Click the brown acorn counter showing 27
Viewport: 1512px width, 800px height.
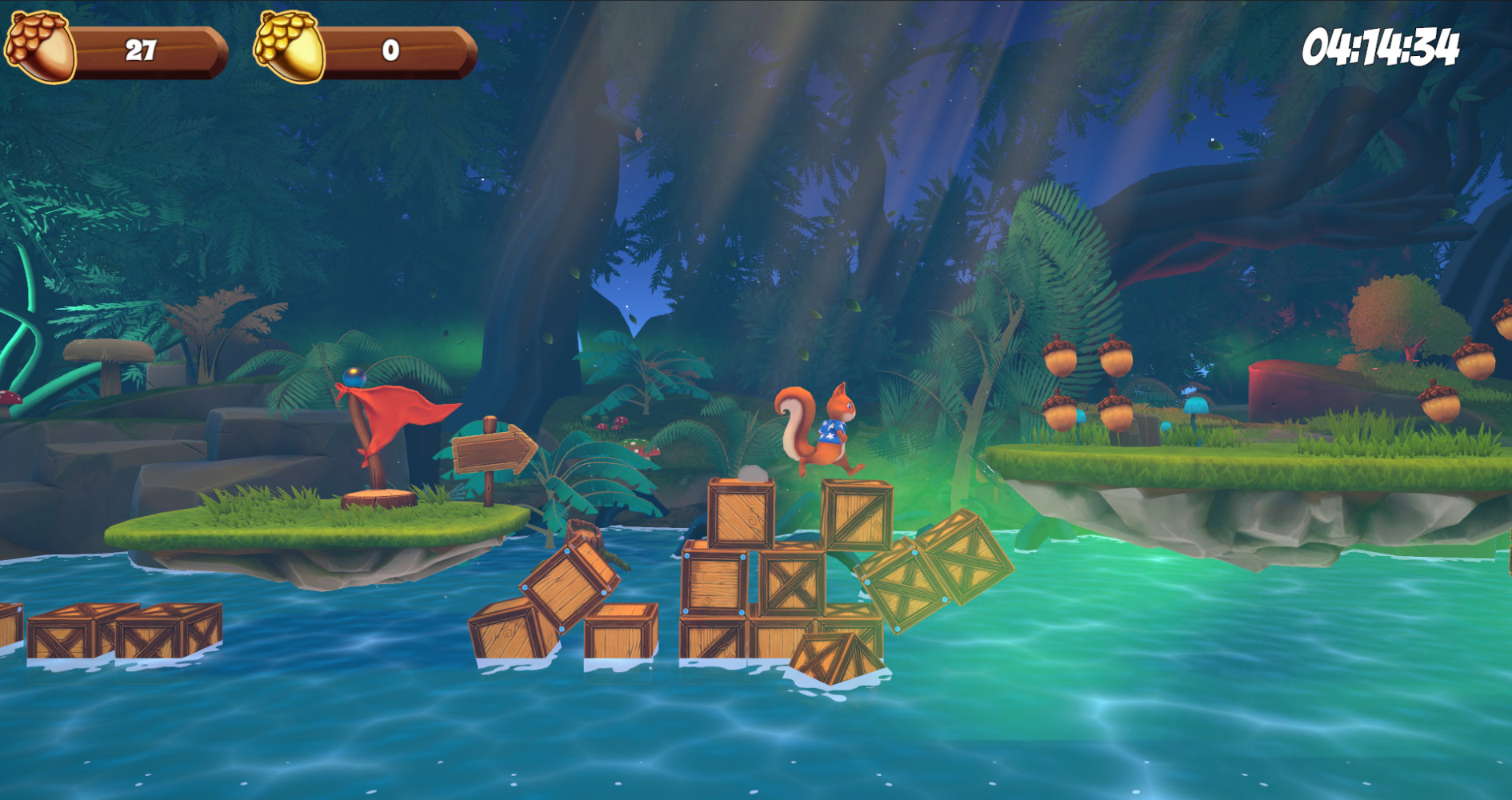tap(140, 50)
